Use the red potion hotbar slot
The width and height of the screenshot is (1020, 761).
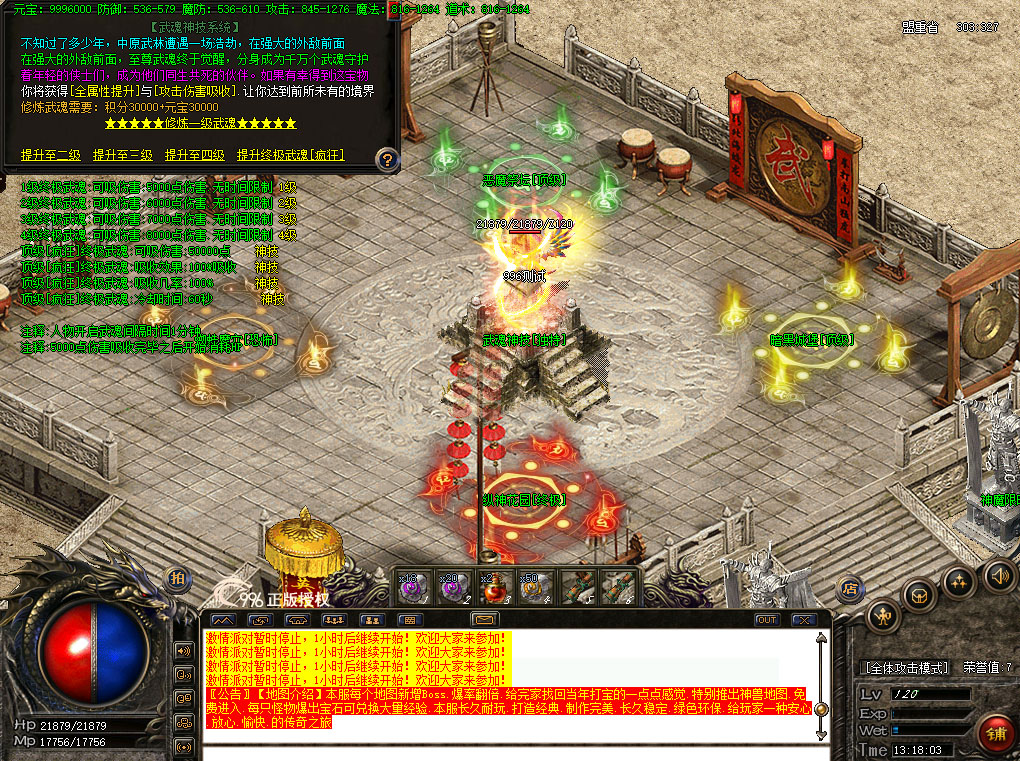tap(491, 587)
